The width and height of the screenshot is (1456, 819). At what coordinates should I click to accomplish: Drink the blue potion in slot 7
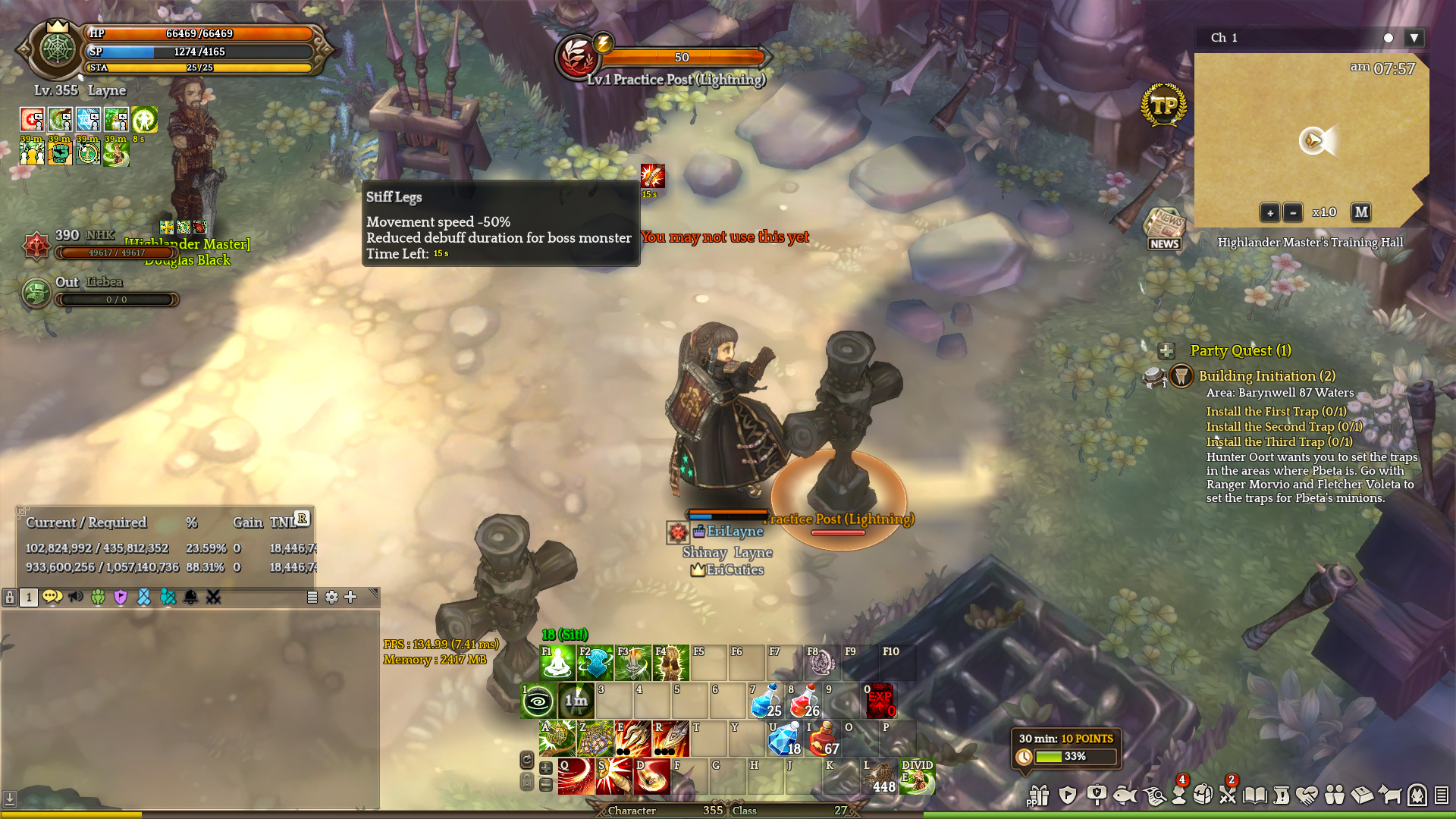tap(766, 701)
